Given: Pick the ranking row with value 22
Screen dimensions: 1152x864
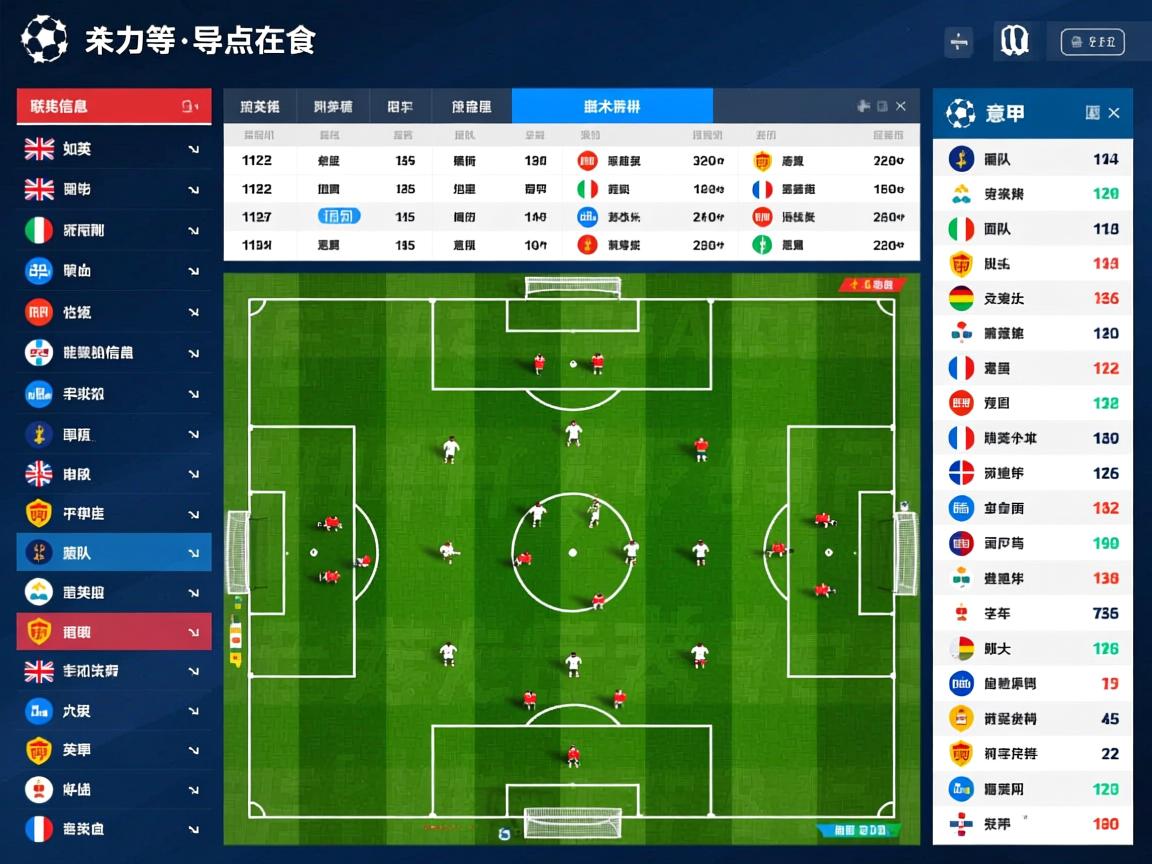Looking at the screenshot, I should (1032, 753).
